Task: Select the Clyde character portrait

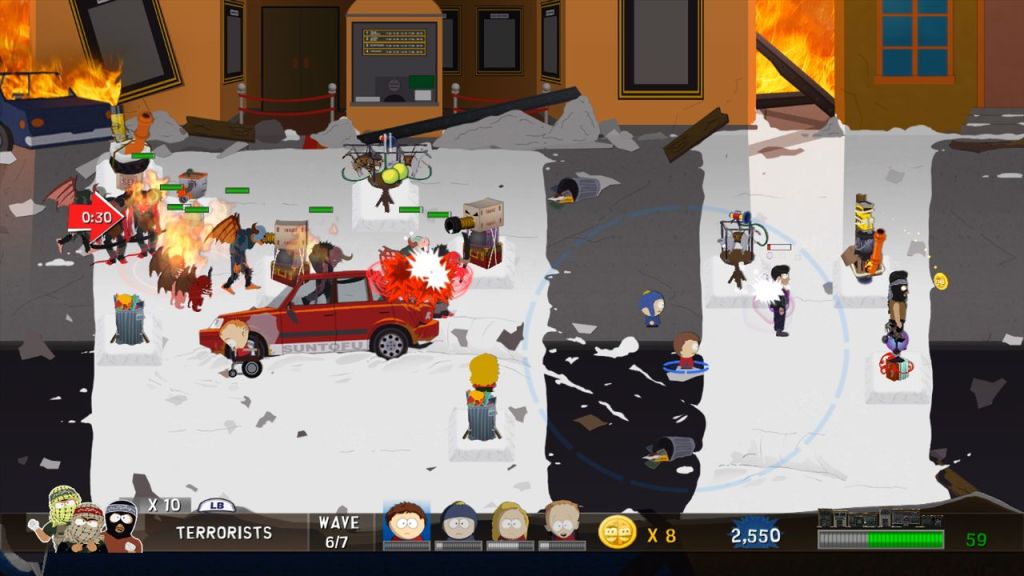Action: click(x=406, y=523)
